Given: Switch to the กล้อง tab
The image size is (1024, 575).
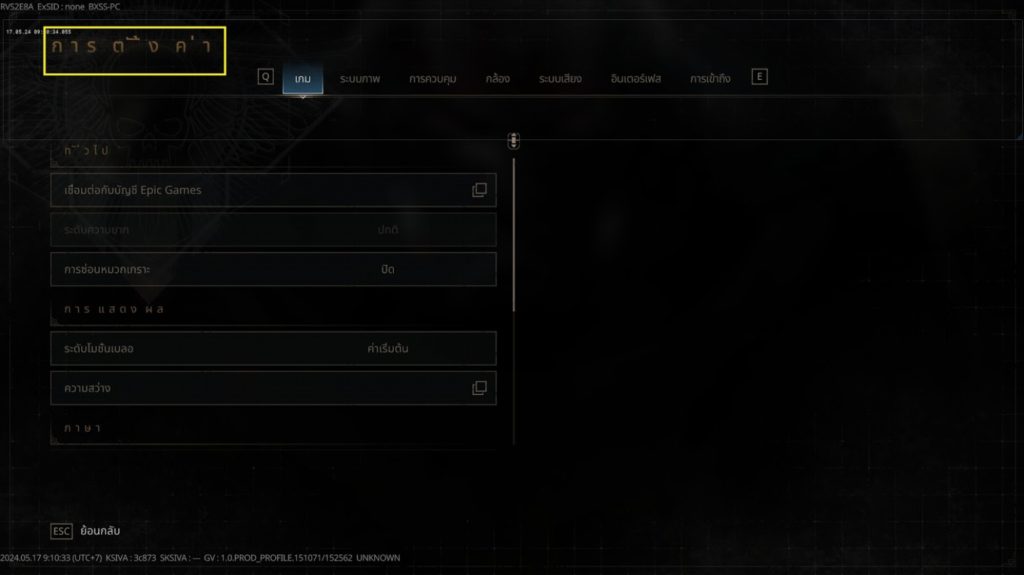Looking at the screenshot, I should (498, 78).
